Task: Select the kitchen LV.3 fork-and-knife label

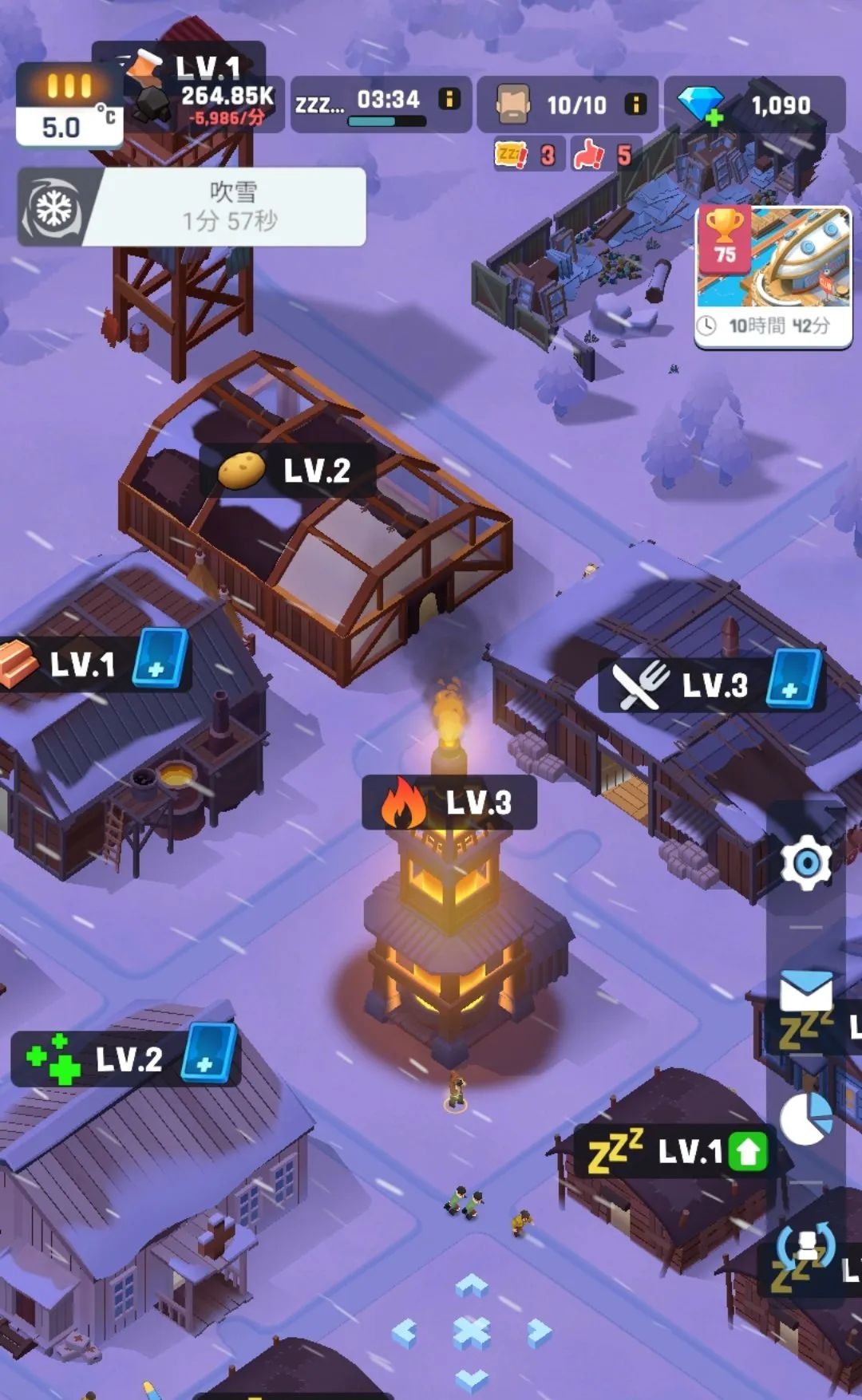Action: tap(678, 684)
